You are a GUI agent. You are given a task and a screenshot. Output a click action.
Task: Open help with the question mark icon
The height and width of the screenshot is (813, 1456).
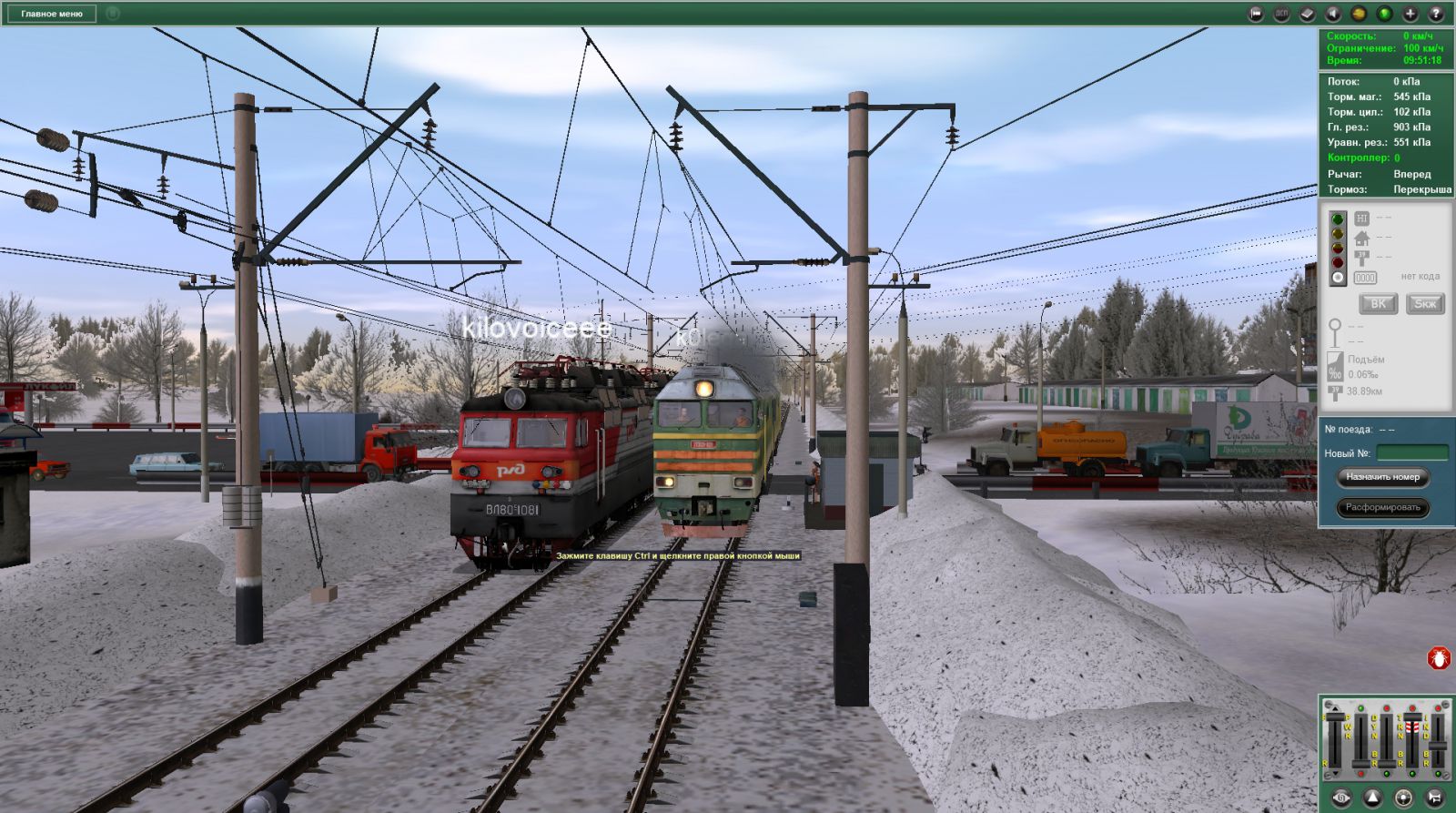pyautogui.click(x=1436, y=14)
